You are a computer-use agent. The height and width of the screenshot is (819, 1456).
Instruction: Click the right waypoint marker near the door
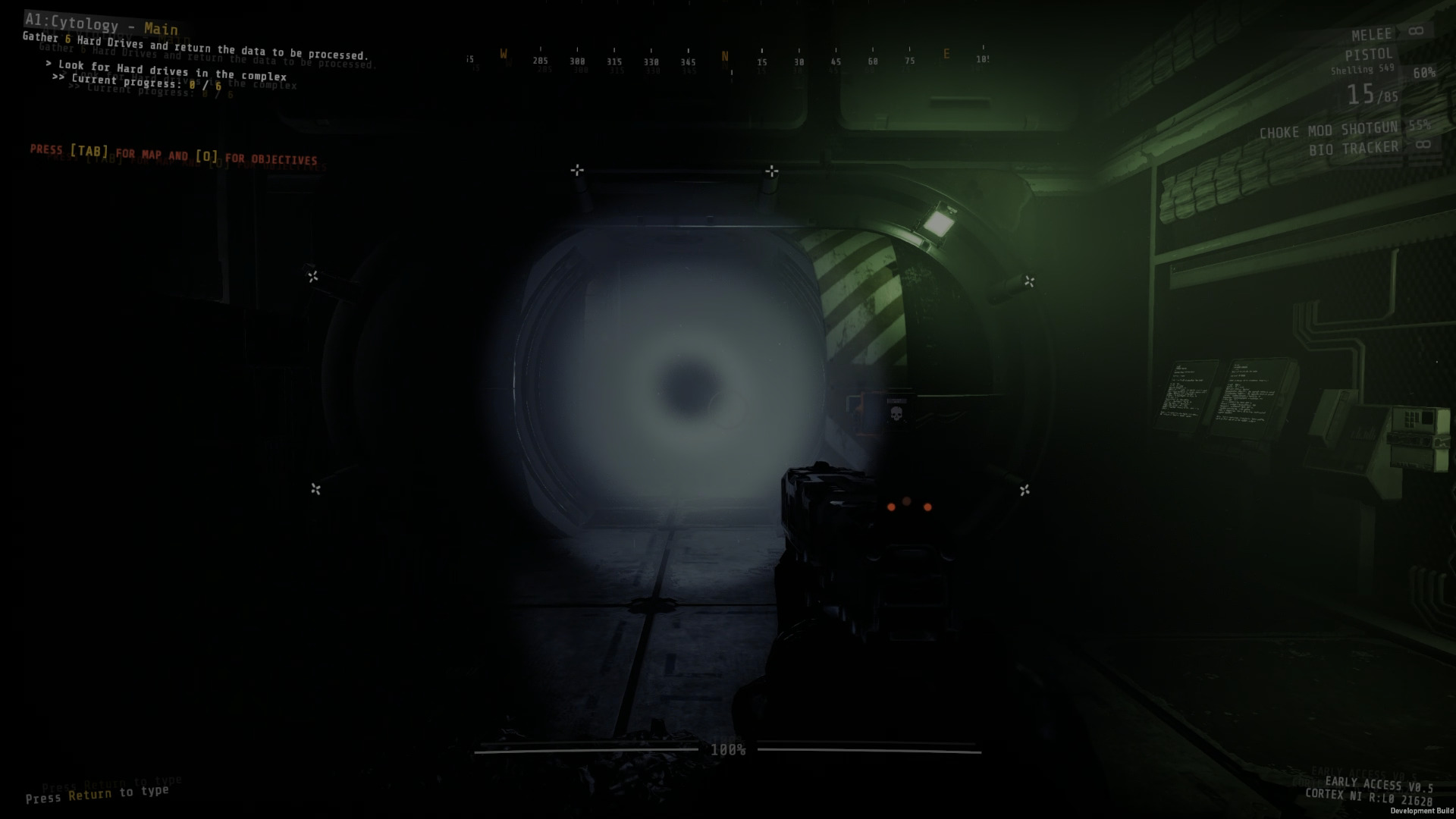point(1031,280)
